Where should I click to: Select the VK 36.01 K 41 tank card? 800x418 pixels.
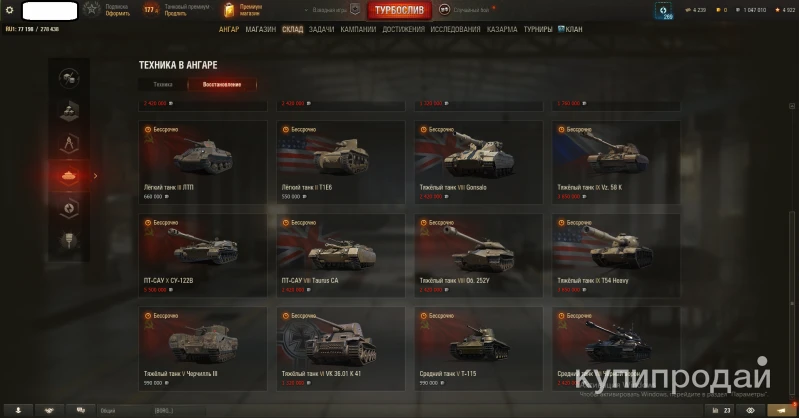(341, 347)
